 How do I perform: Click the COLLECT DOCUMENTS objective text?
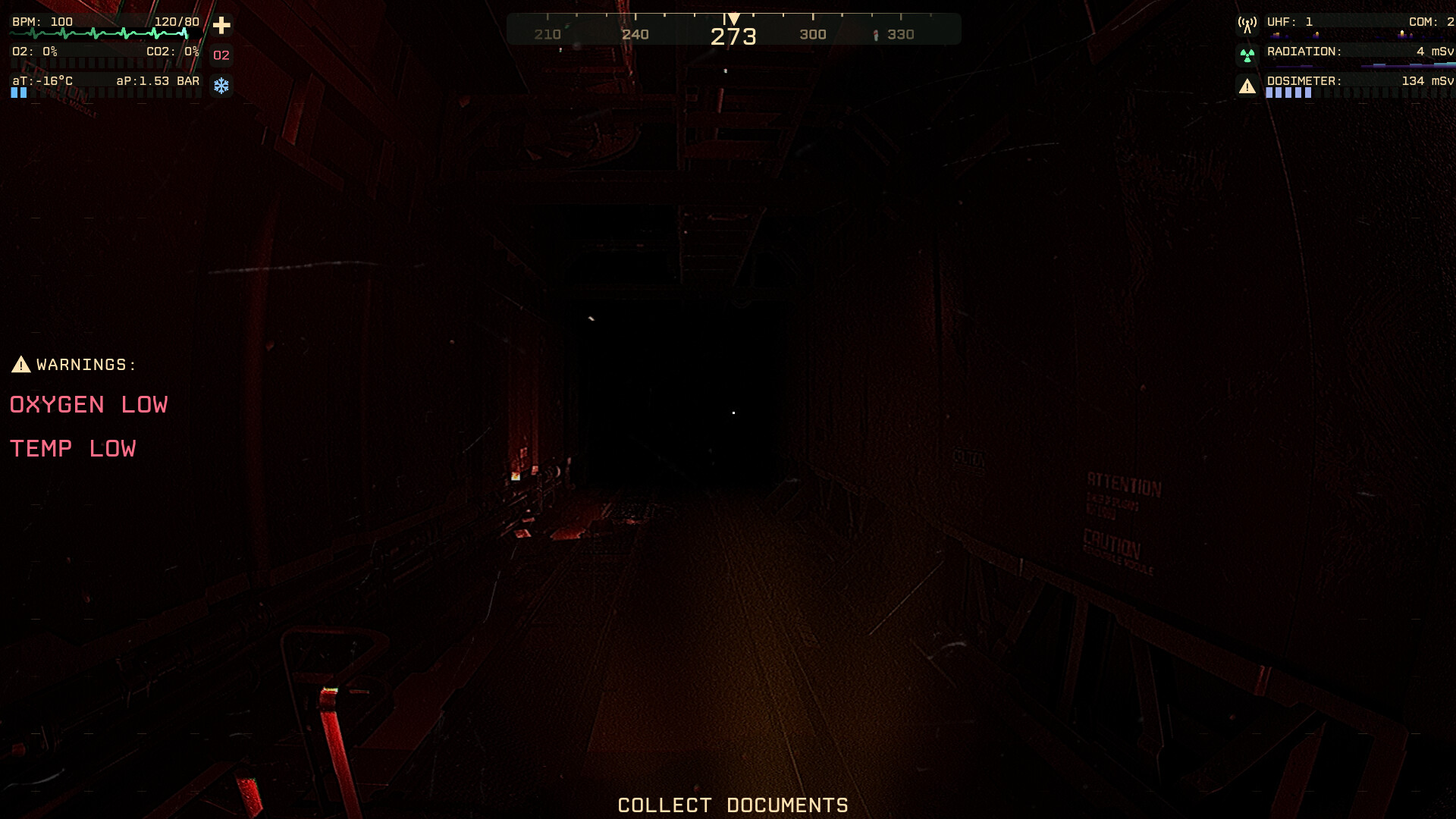point(733,805)
